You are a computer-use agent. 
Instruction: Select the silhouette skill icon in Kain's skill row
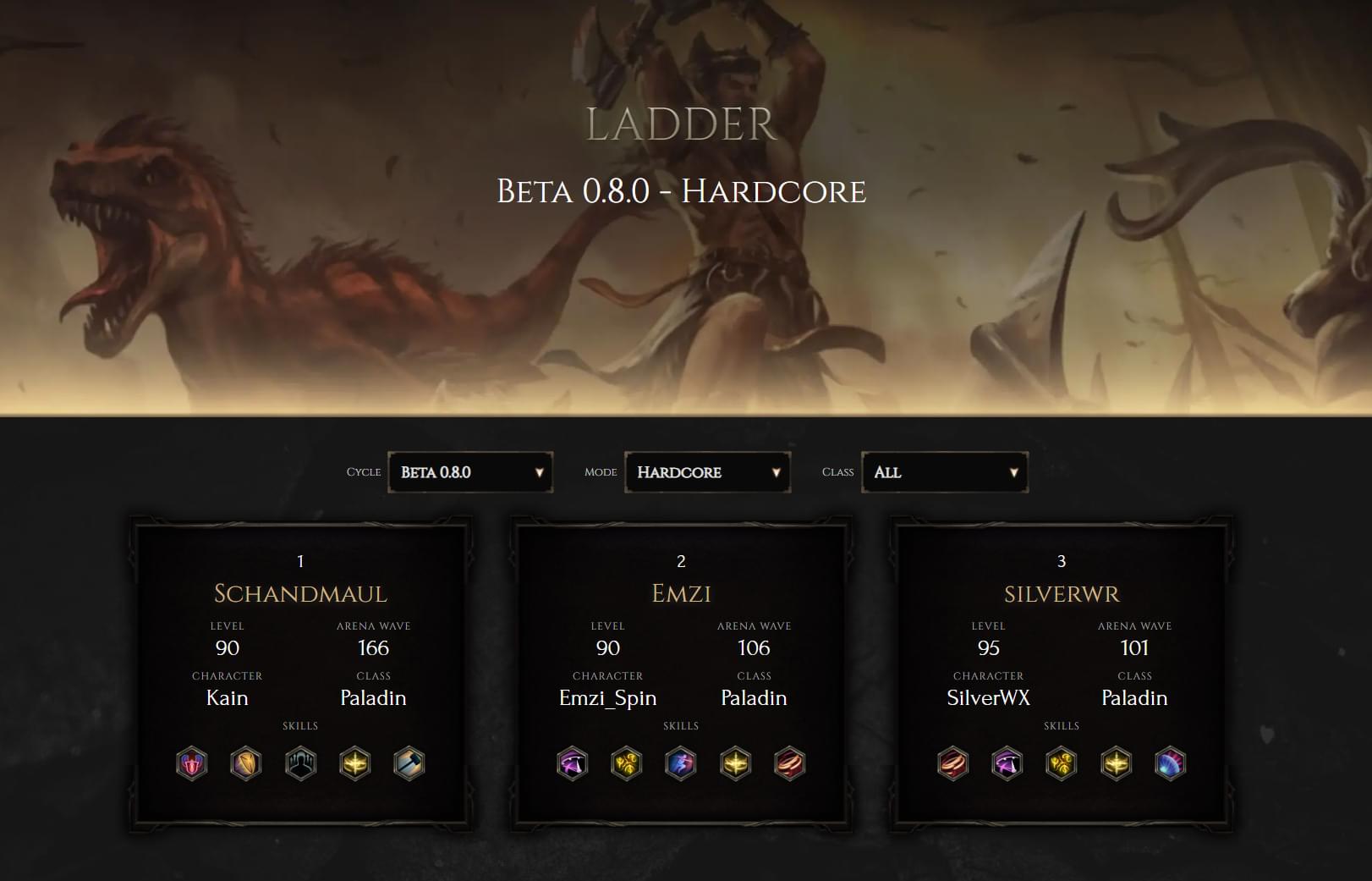300,763
